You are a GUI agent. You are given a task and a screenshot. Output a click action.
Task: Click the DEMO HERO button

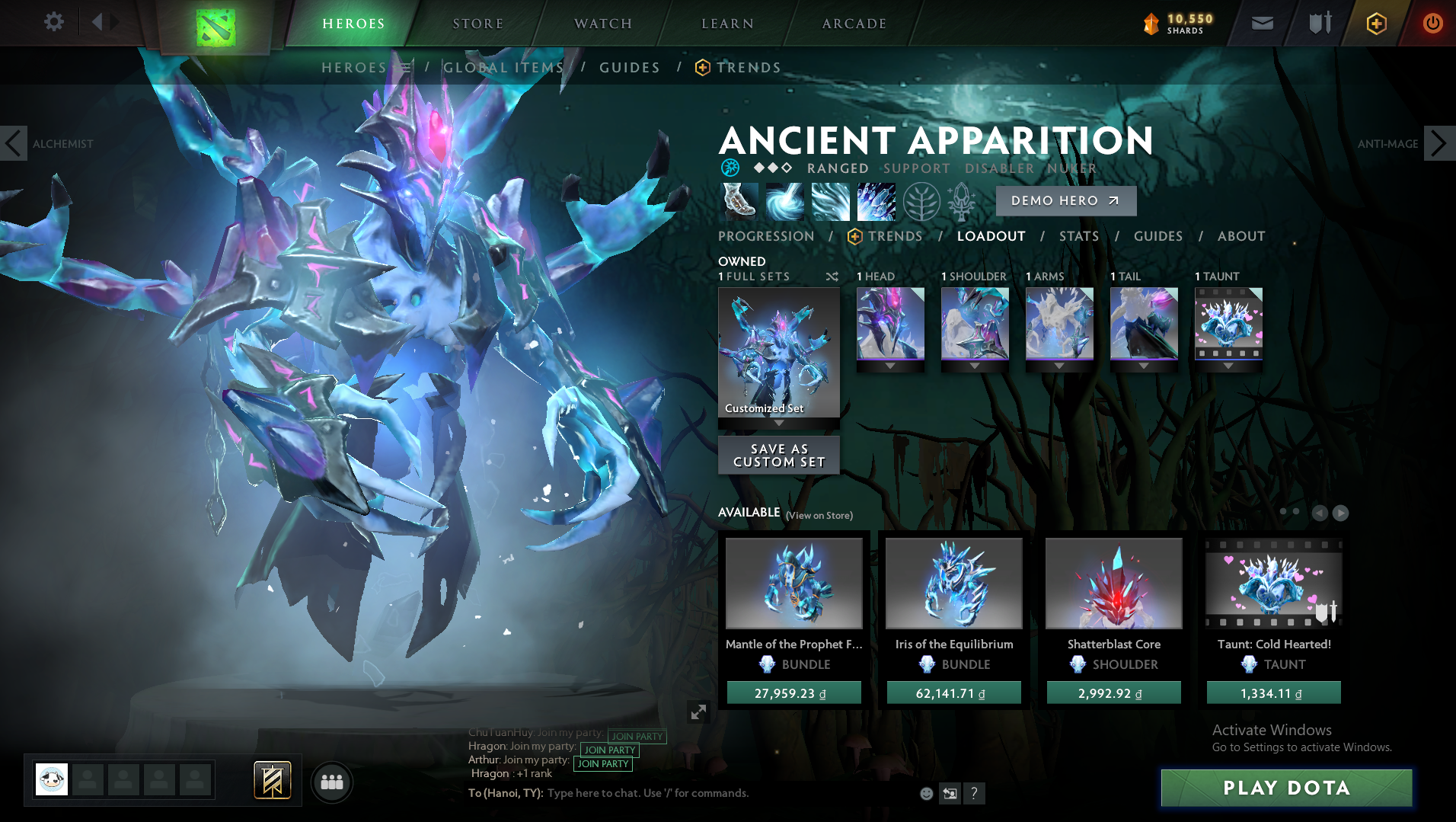point(1065,200)
